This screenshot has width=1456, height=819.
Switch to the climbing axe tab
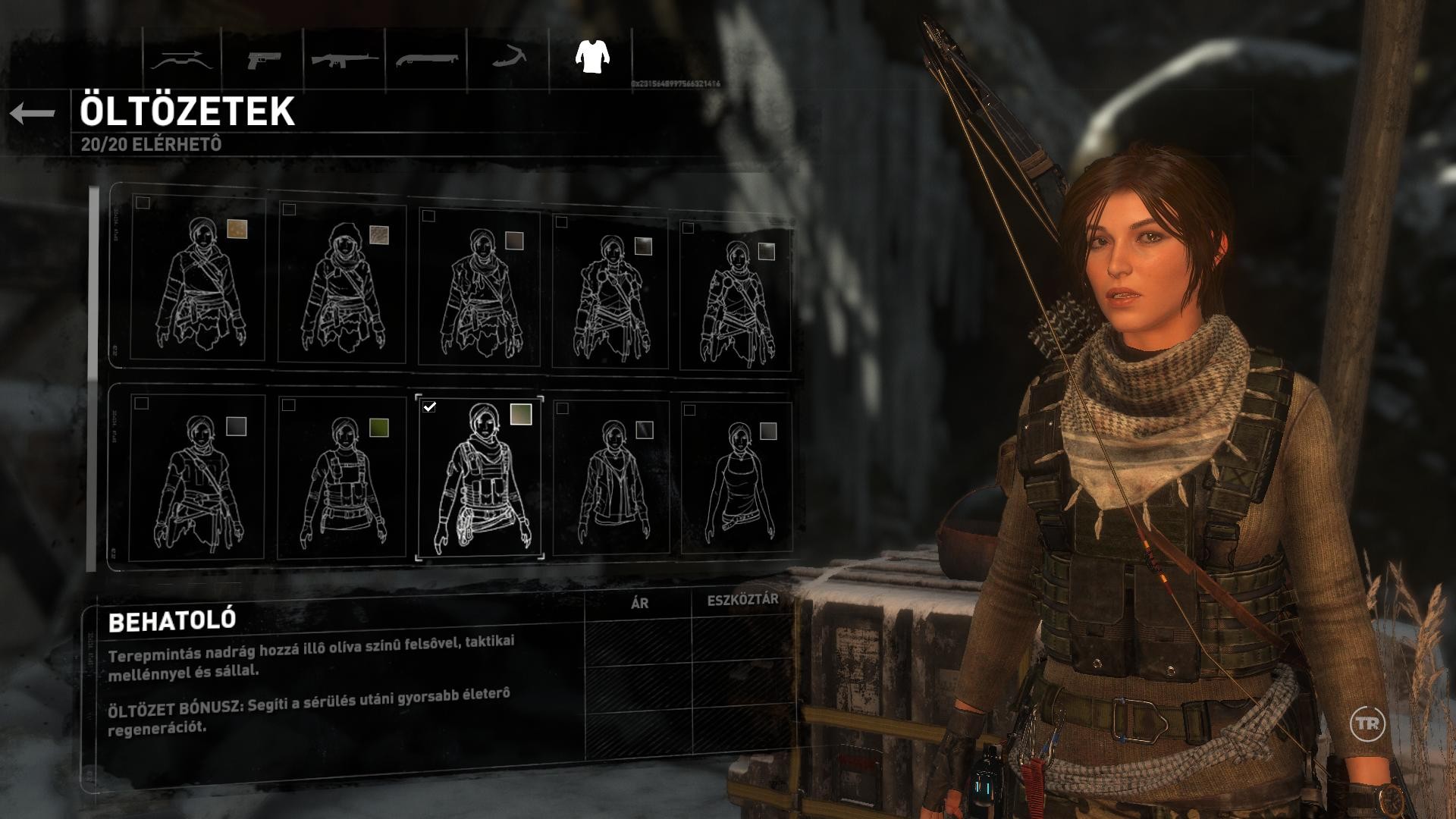[x=509, y=58]
